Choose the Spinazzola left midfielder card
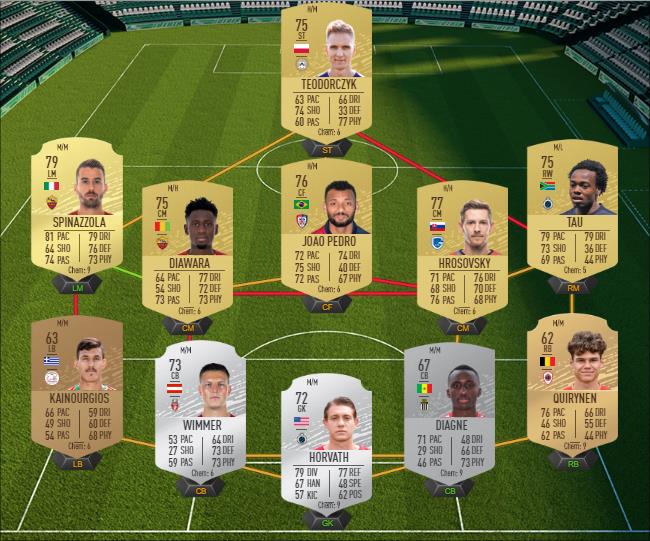This screenshot has height=541, width=650. pos(78,212)
